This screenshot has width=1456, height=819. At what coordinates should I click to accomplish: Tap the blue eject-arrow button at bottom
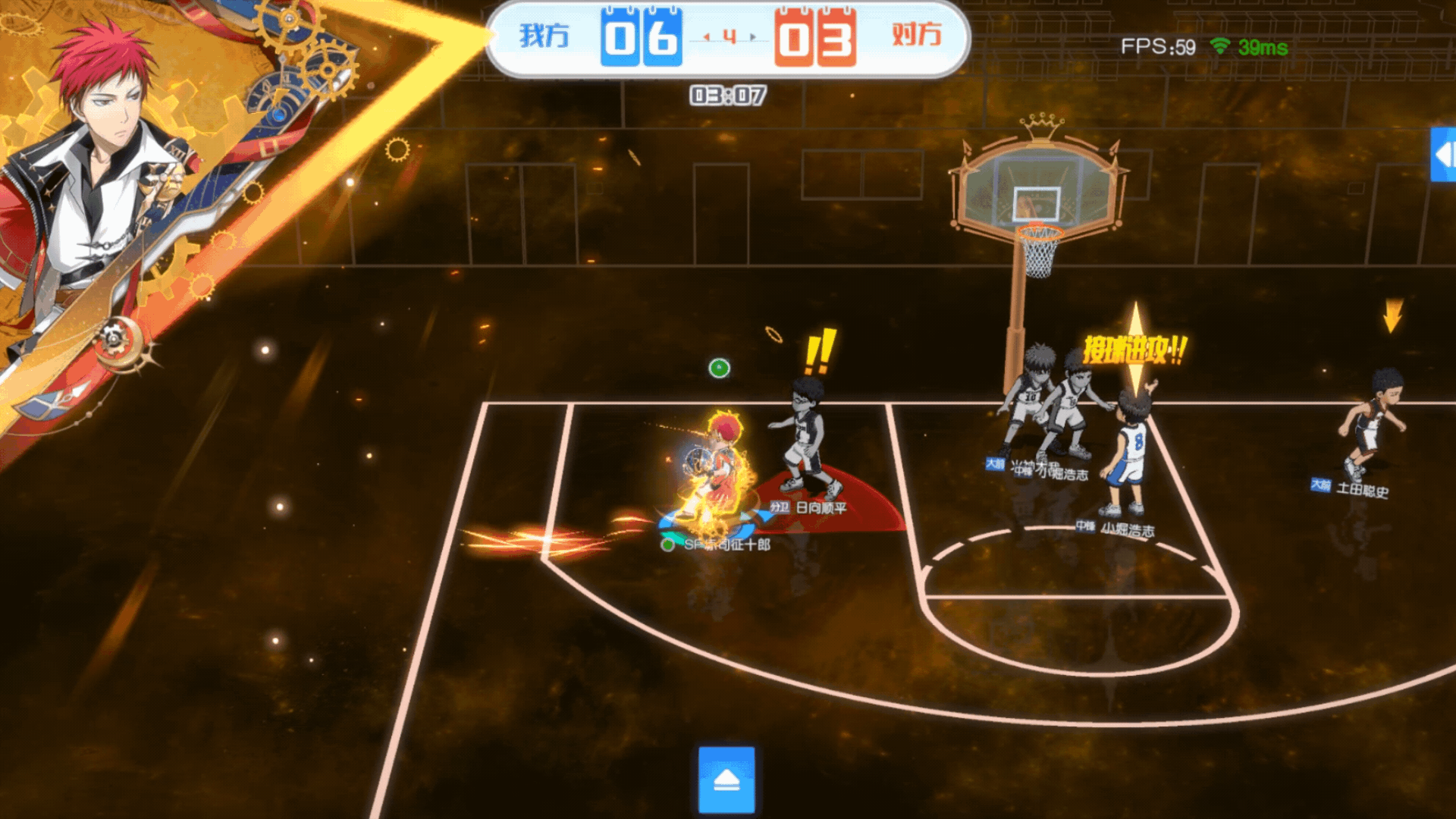(x=726, y=780)
